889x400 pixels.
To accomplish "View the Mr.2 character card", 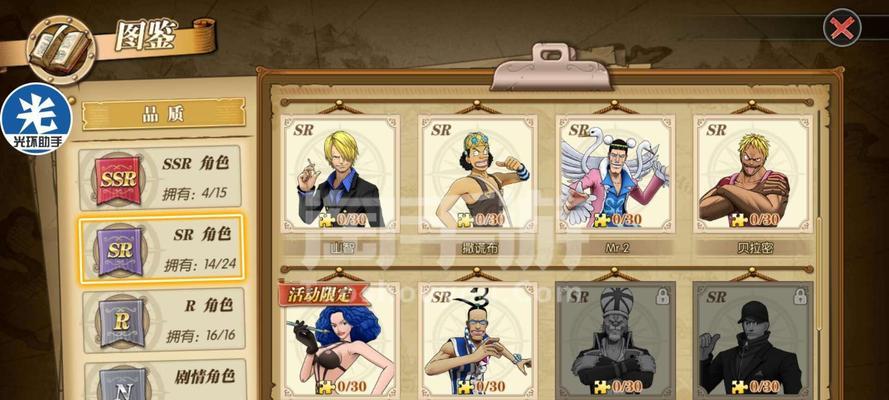I will (615, 173).
